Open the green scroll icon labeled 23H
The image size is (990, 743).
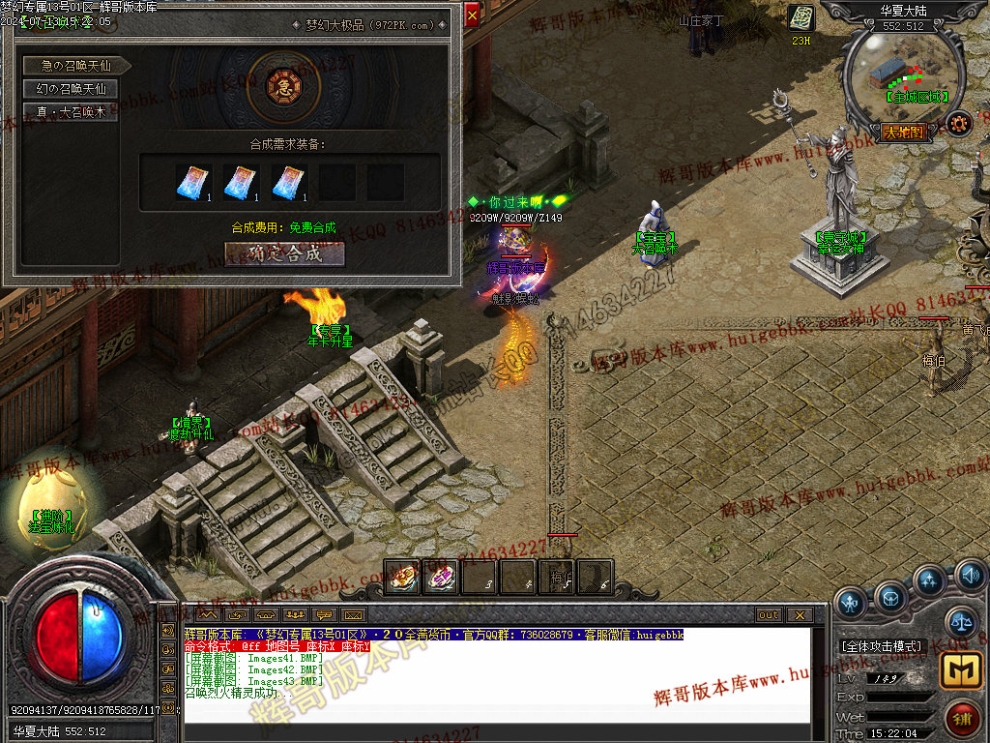(x=801, y=18)
